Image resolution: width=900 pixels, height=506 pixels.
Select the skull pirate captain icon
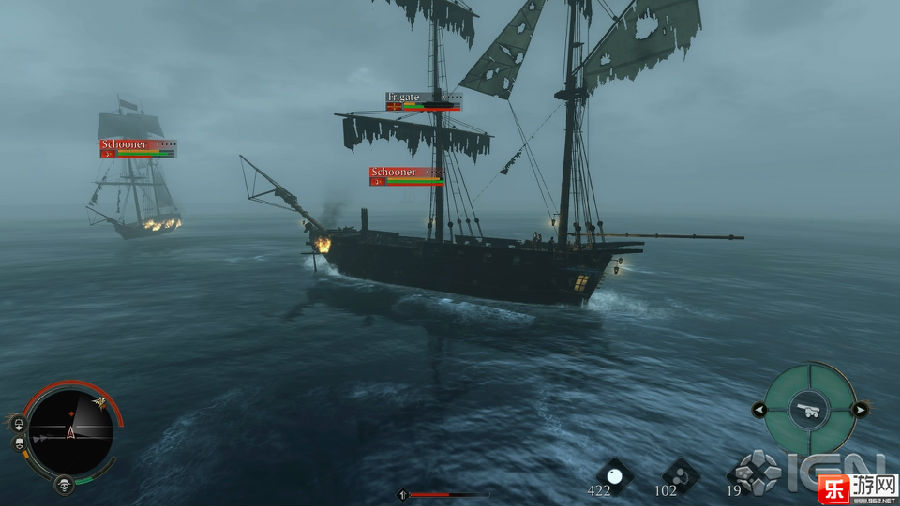coord(64,486)
